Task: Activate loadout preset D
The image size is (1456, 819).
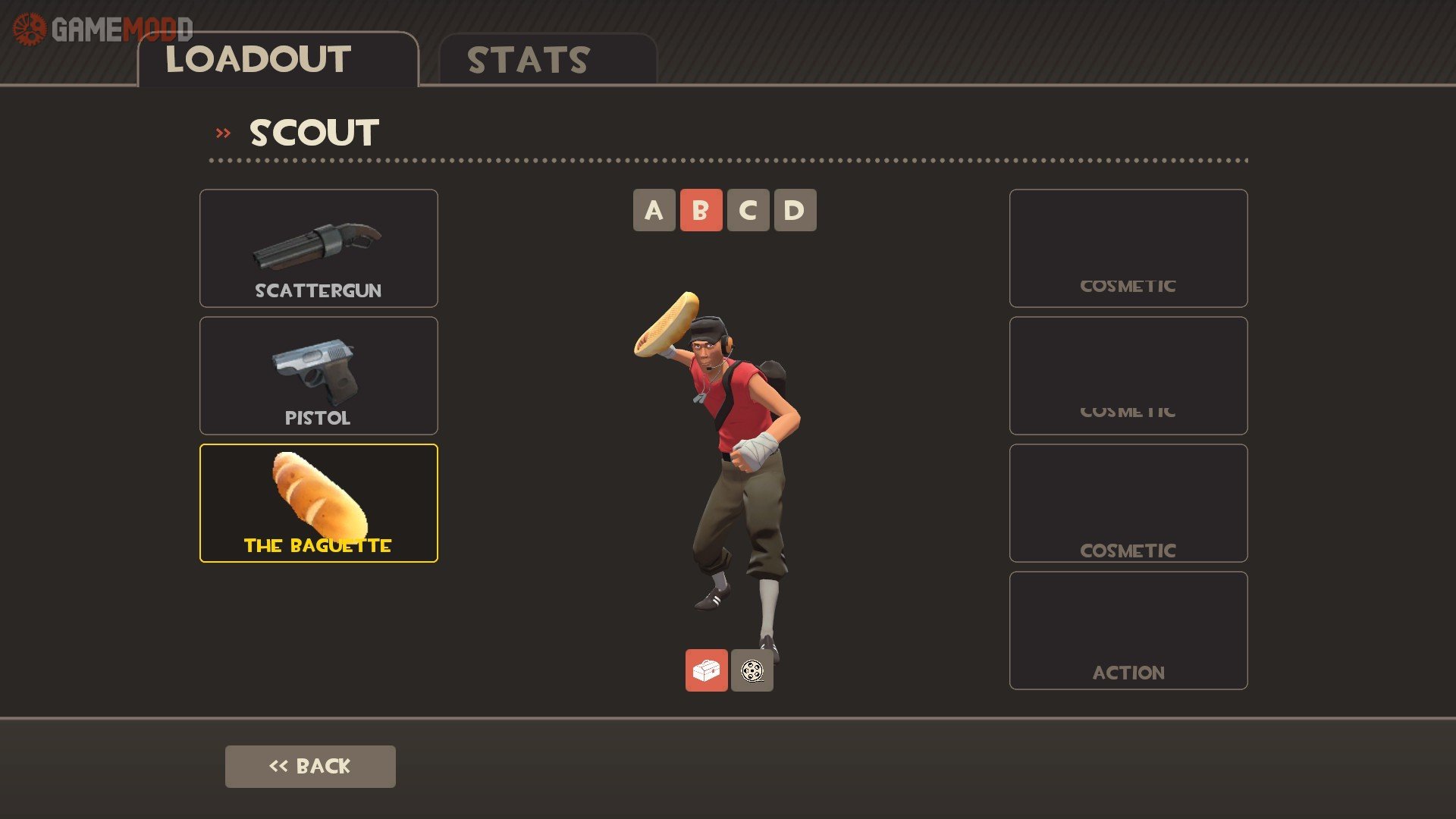Action: coord(795,210)
